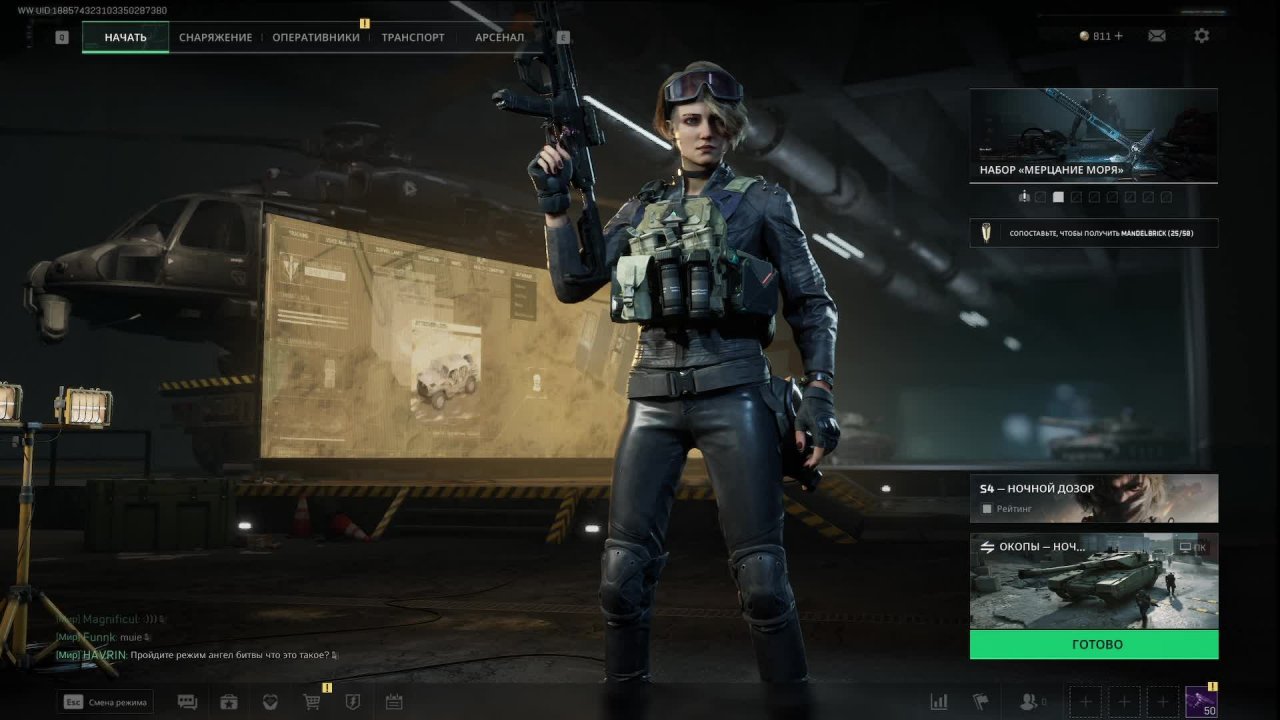Show the bar chart statistics icon
The image size is (1280, 720).
point(939,702)
